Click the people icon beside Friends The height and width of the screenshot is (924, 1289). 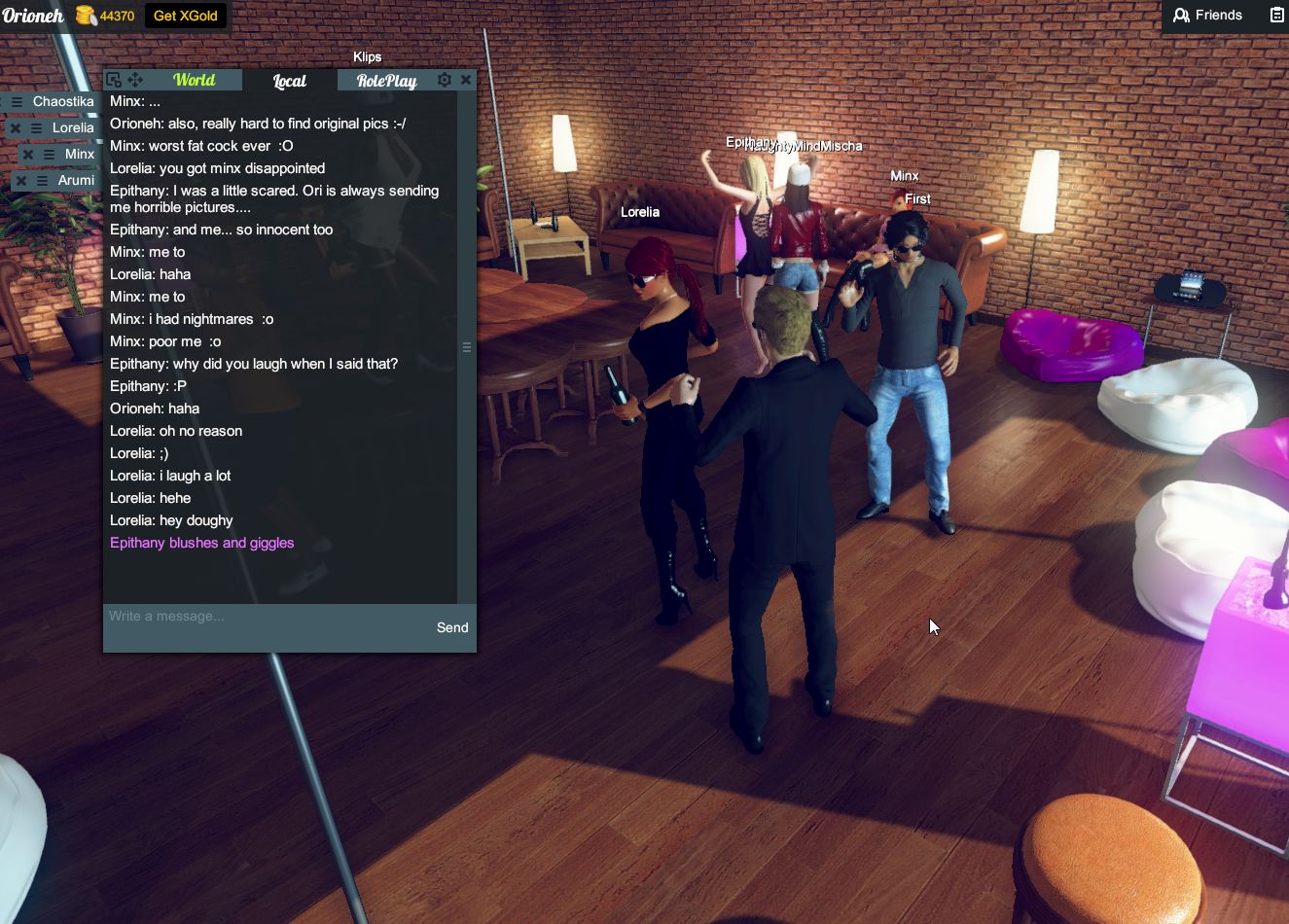coord(1180,16)
